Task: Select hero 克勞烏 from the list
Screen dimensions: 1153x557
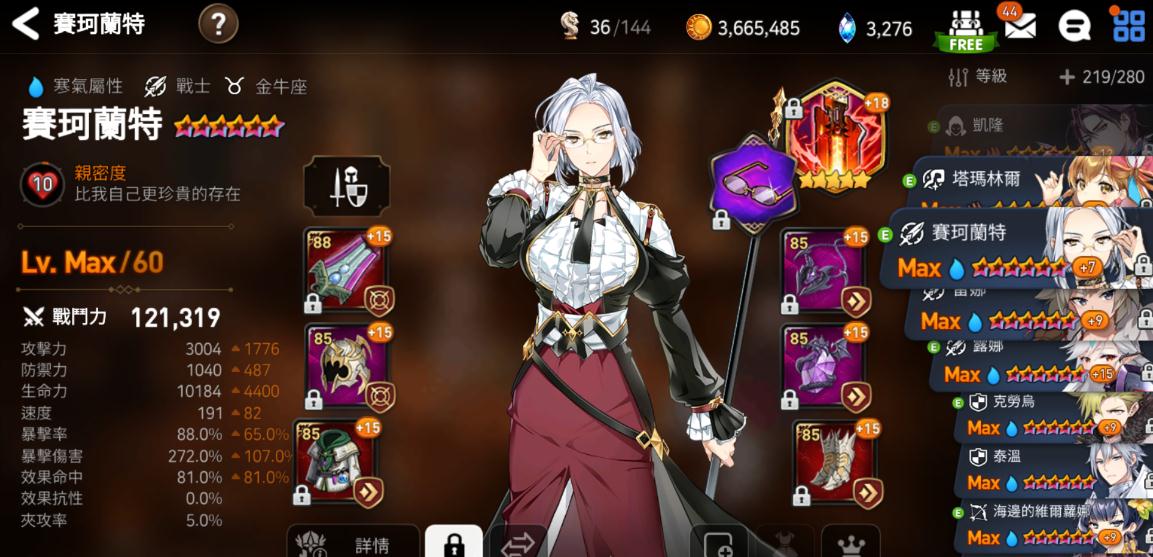Action: 1040,408
